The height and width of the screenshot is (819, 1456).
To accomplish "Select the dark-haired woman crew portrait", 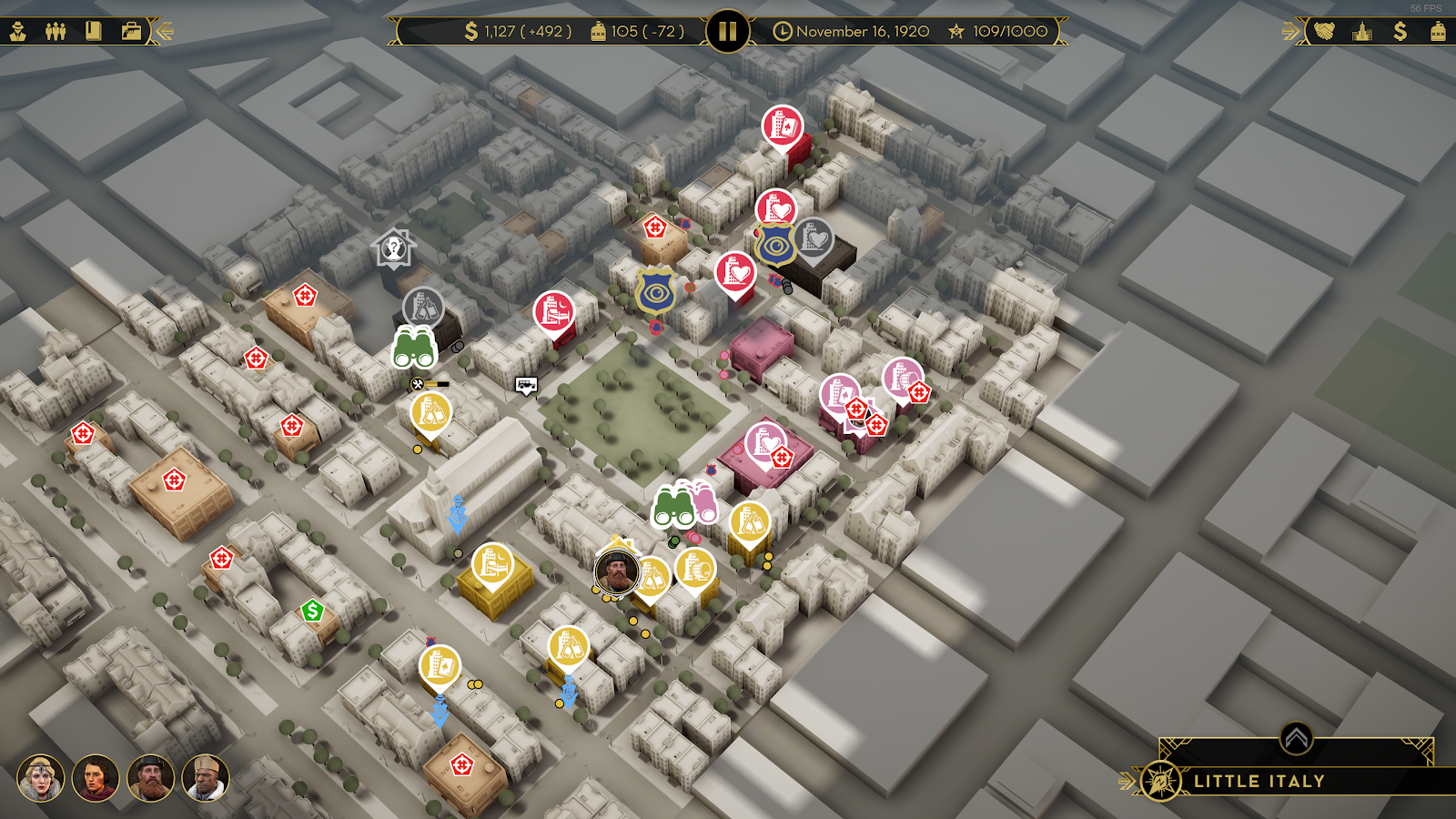I will 96,778.
